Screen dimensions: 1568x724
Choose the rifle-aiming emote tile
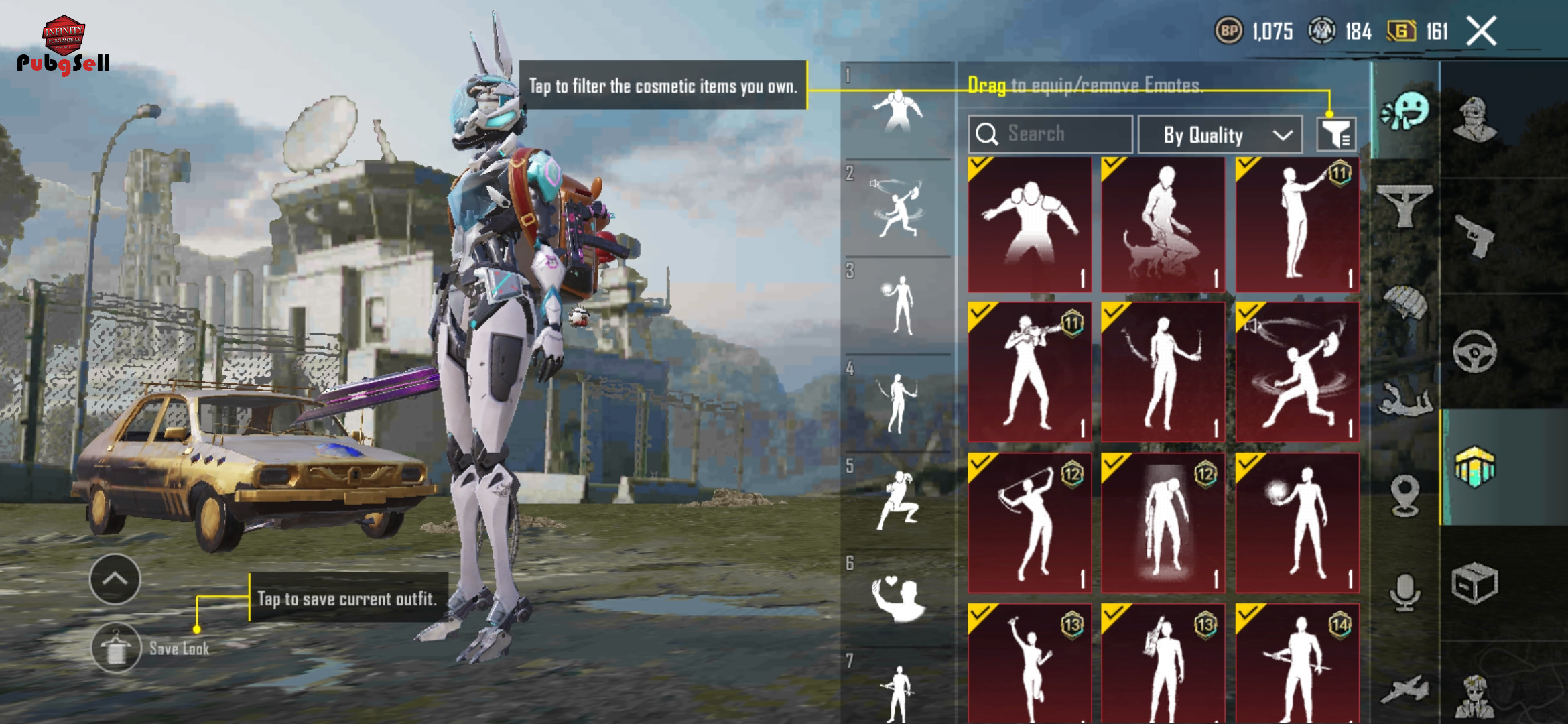pos(1030,372)
